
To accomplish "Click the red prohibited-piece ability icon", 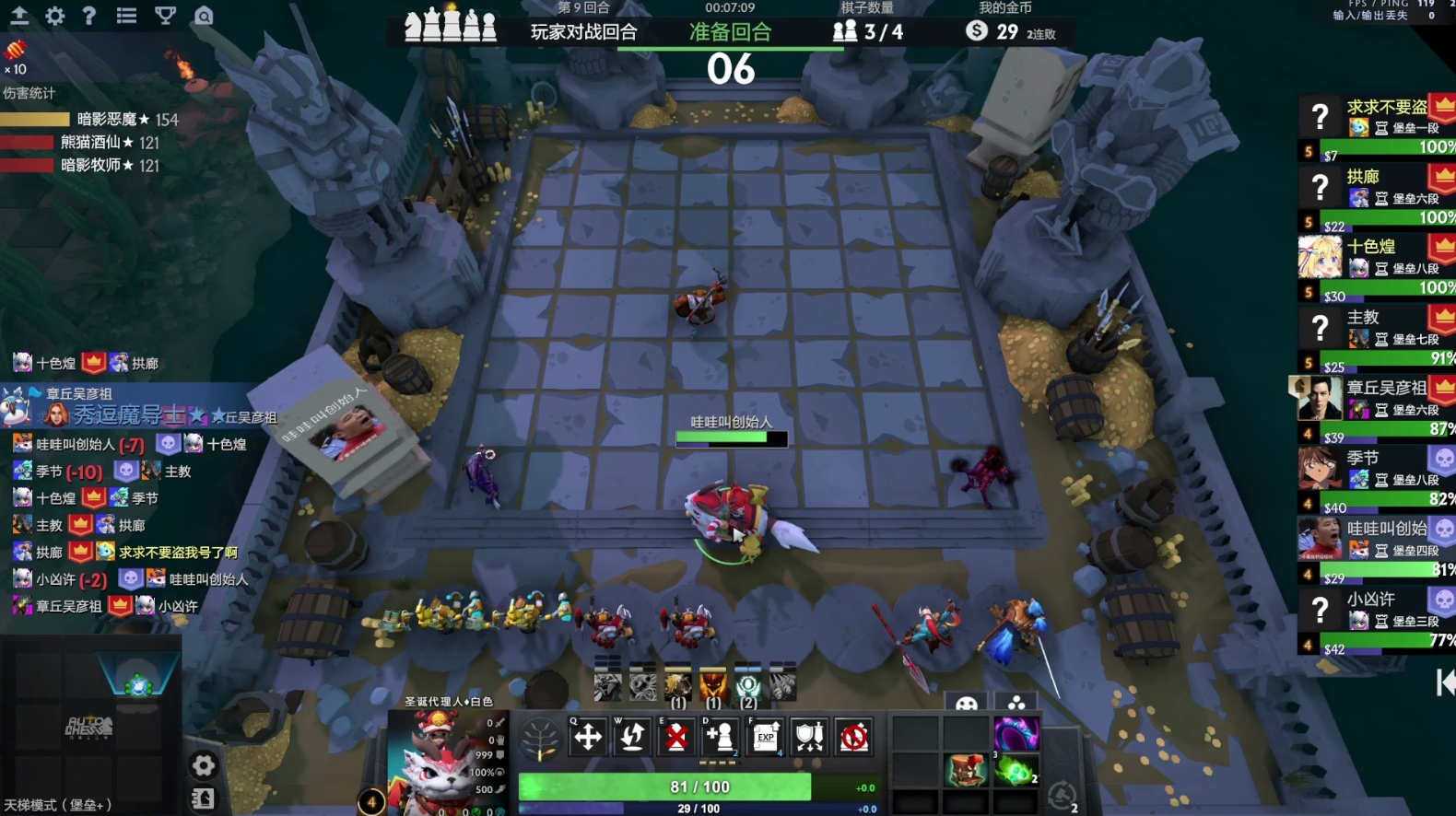I will tap(854, 737).
